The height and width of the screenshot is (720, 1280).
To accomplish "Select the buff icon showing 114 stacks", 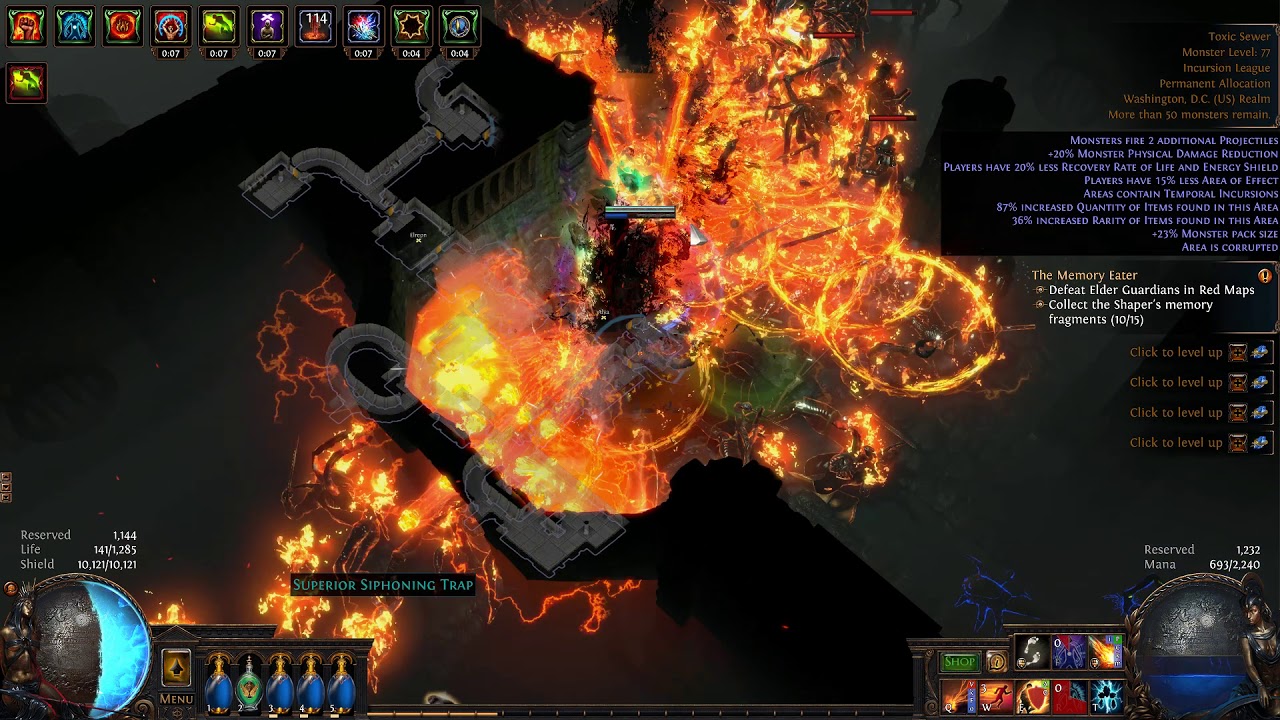I will pyautogui.click(x=315, y=27).
